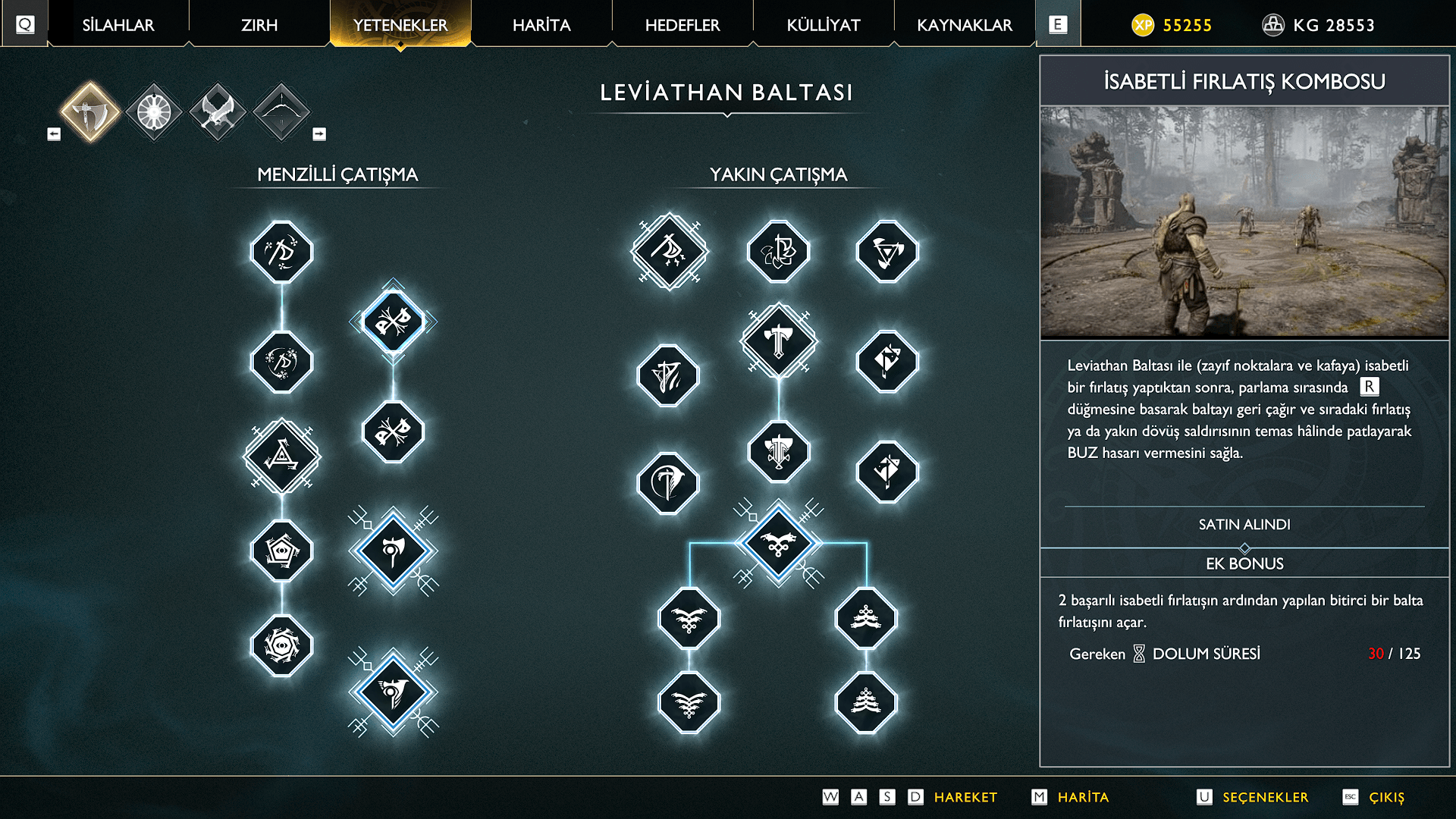Choose the round shield skill tree icon
This screenshot has height=819, width=1456.
154,112
